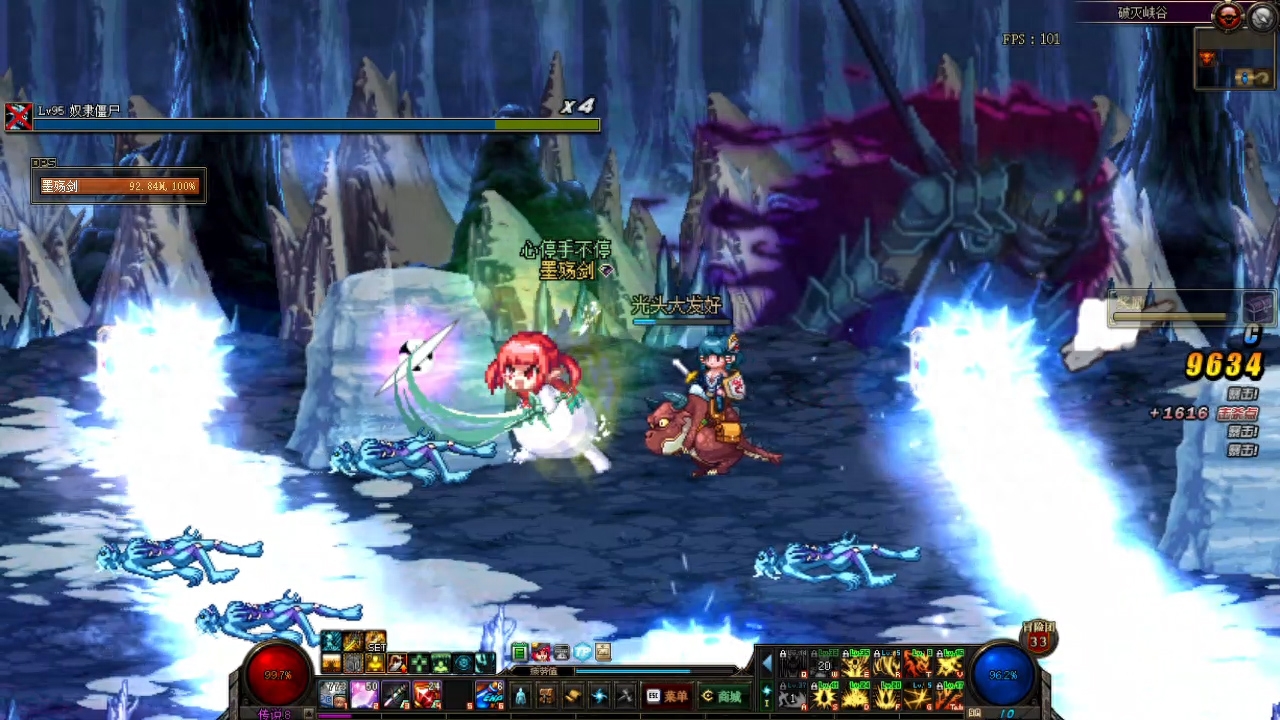Click the blue TP hexagon icon

coord(582,653)
